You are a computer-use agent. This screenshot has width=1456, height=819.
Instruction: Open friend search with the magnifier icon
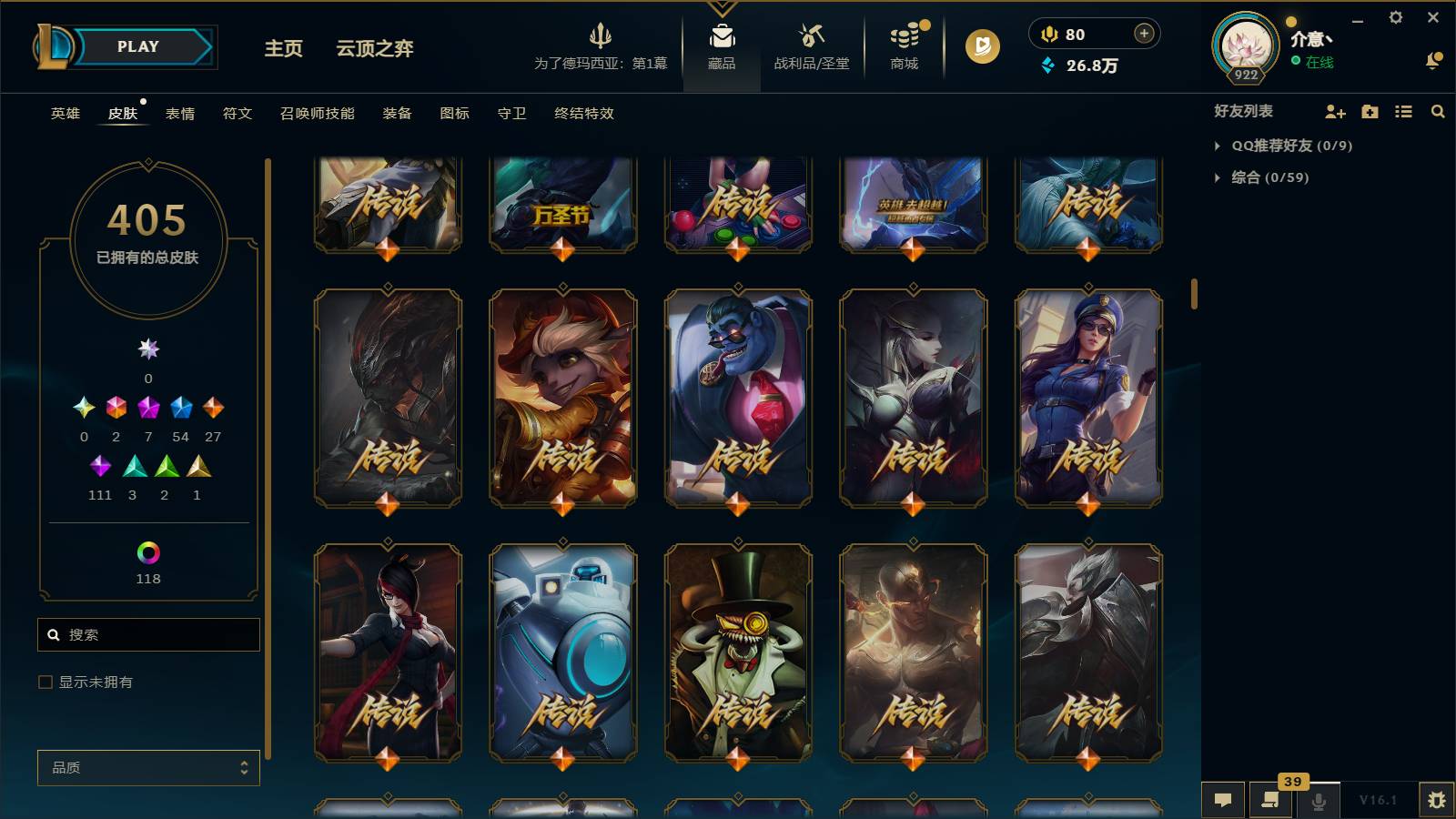pyautogui.click(x=1438, y=112)
